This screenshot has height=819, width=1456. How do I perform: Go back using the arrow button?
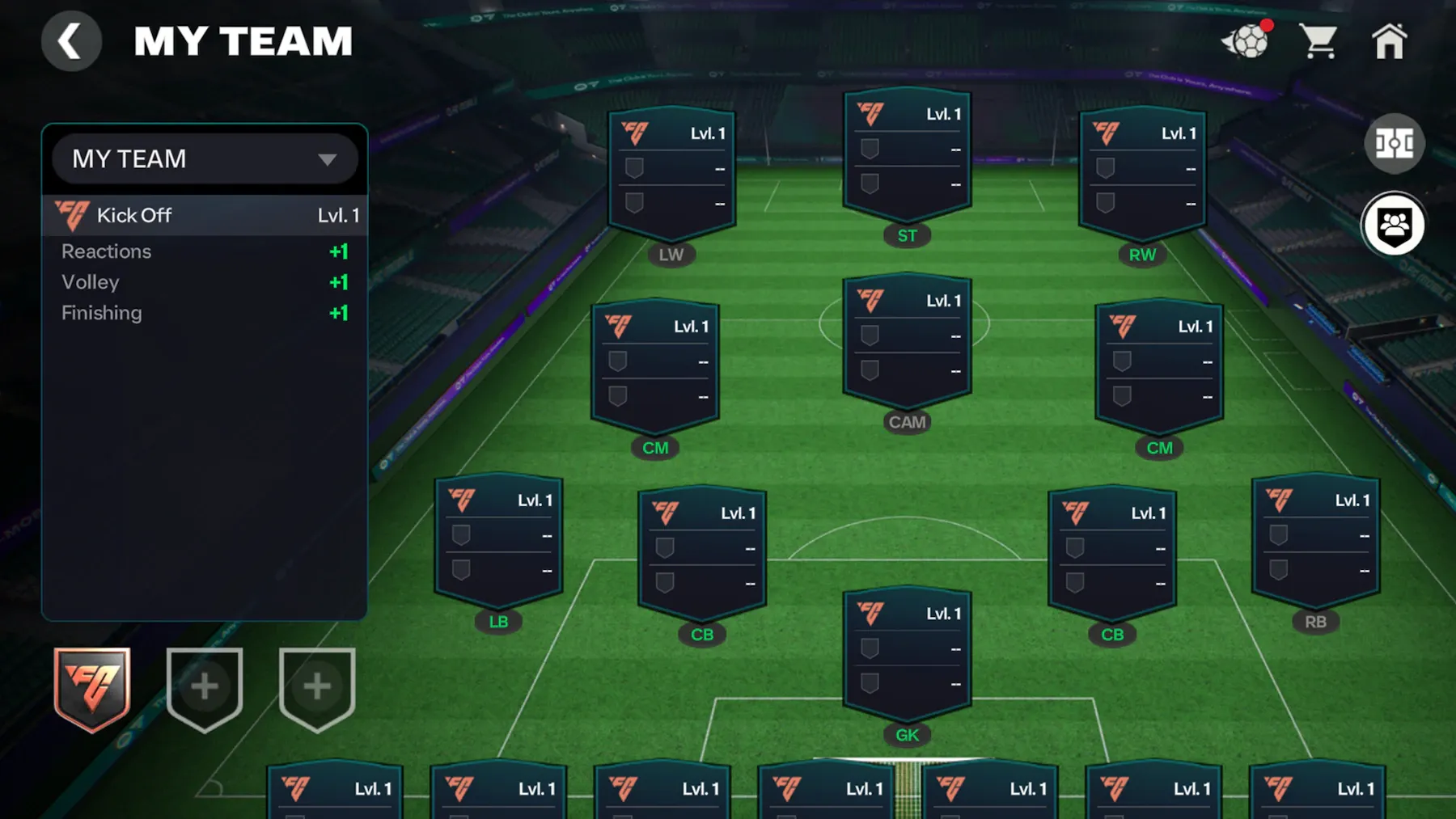(x=71, y=41)
